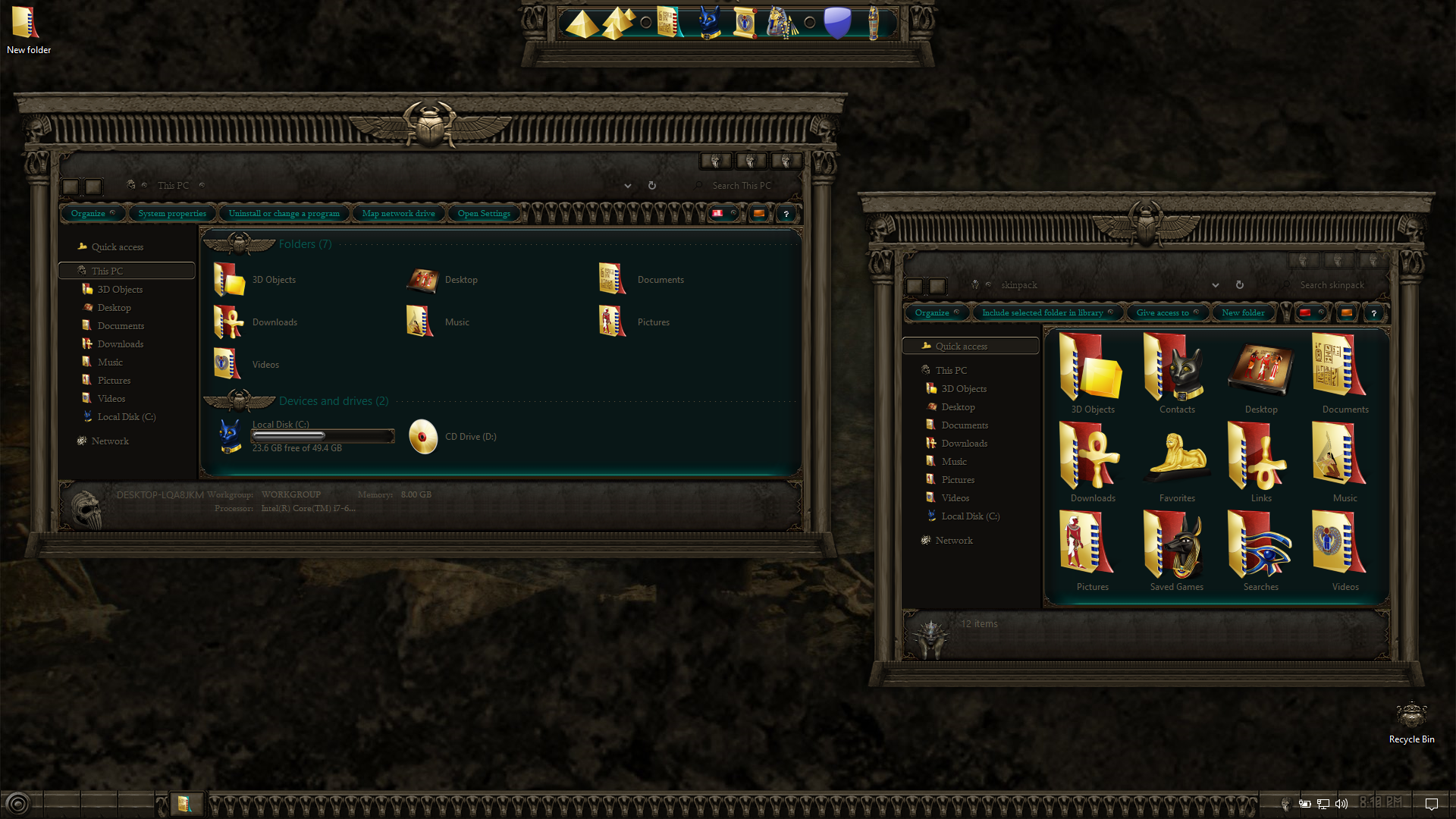This screenshot has height=819, width=1456.
Task: Open the Saved Games folder
Action: tap(1176, 551)
